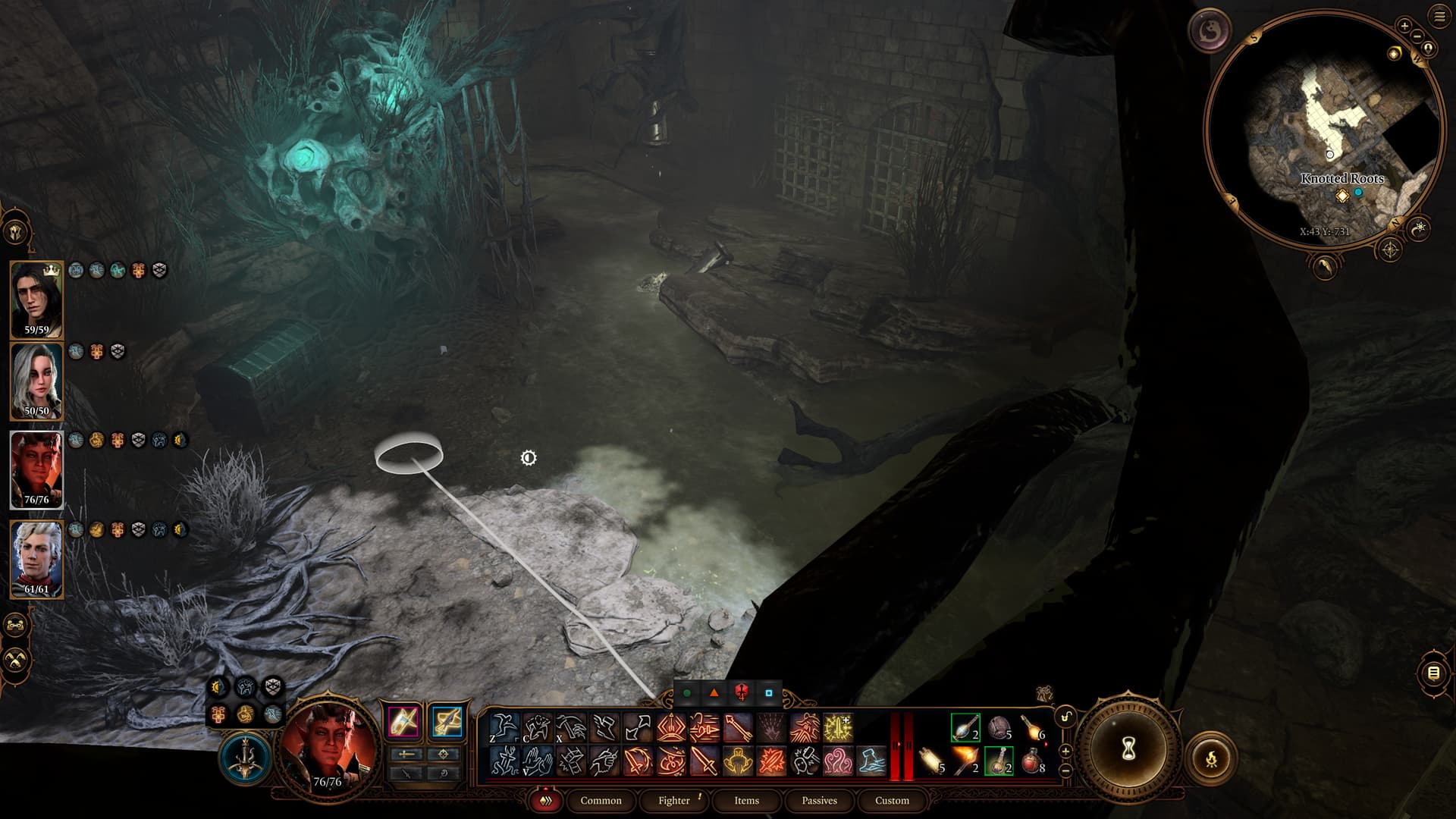Switch to the Common hotbar tab
The image size is (1456, 819).
(x=601, y=801)
